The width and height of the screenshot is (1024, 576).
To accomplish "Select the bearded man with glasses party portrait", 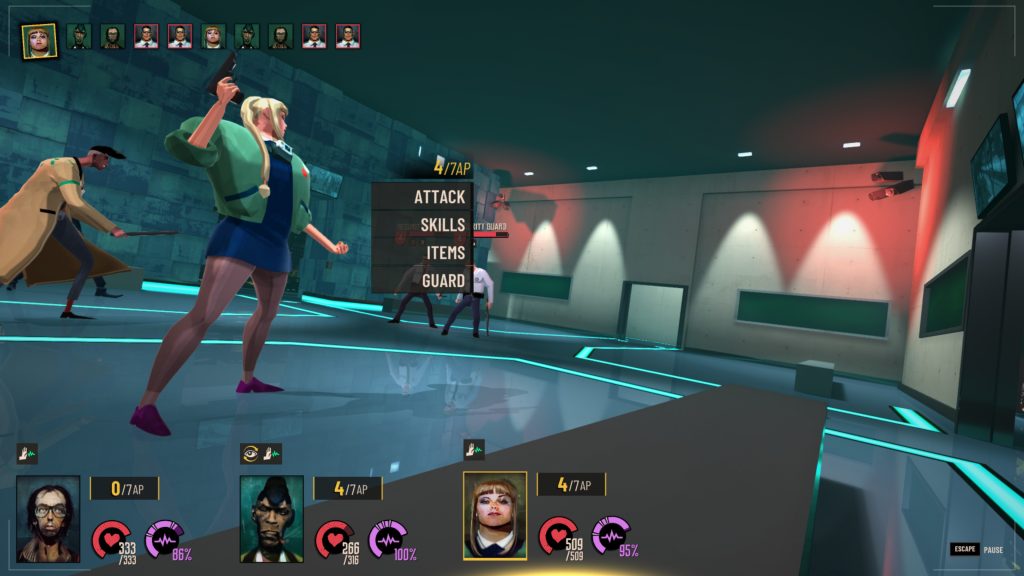I will 48,518.
